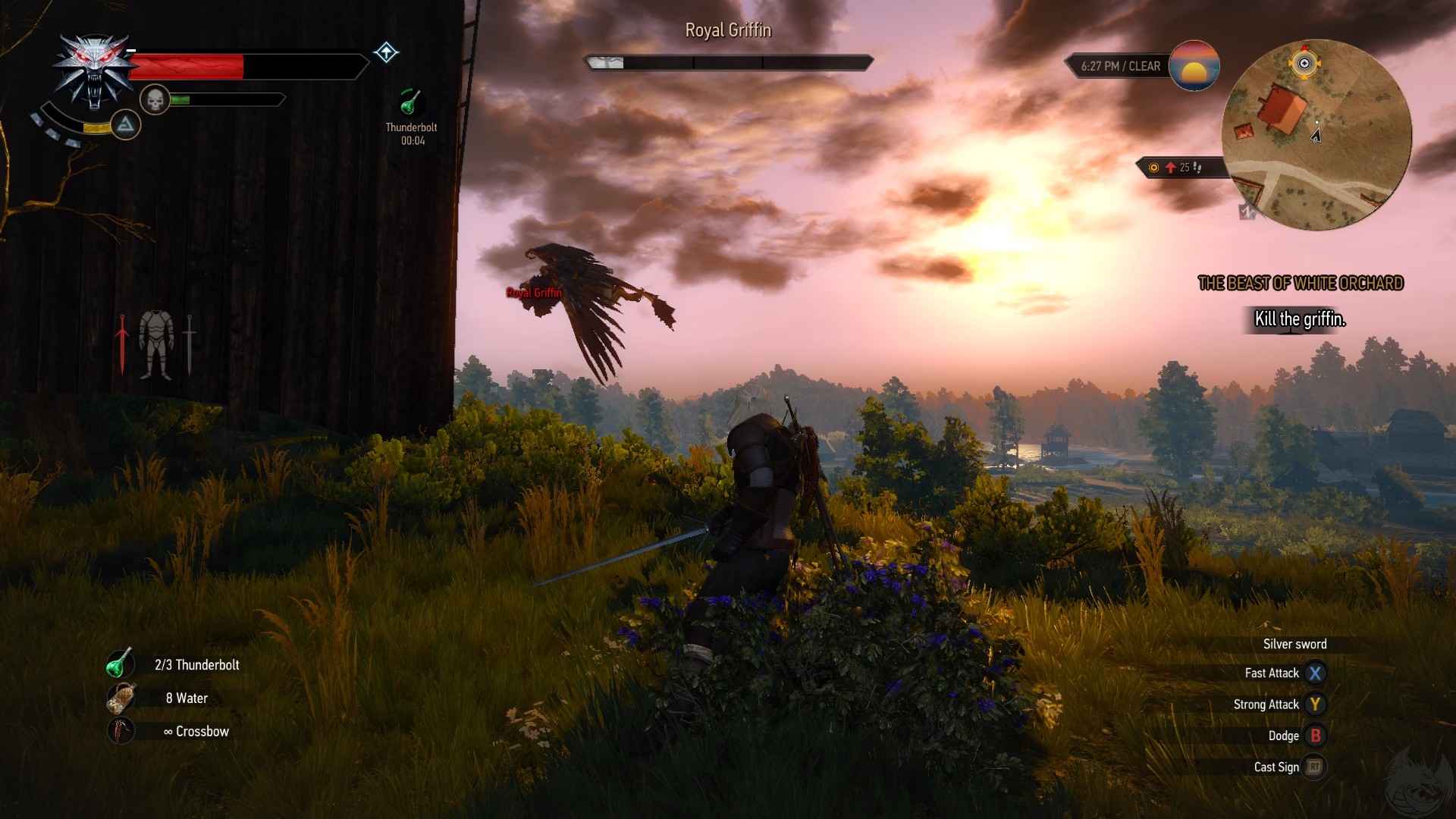
Task: Select the Water item quick slot
Action: tap(120, 698)
